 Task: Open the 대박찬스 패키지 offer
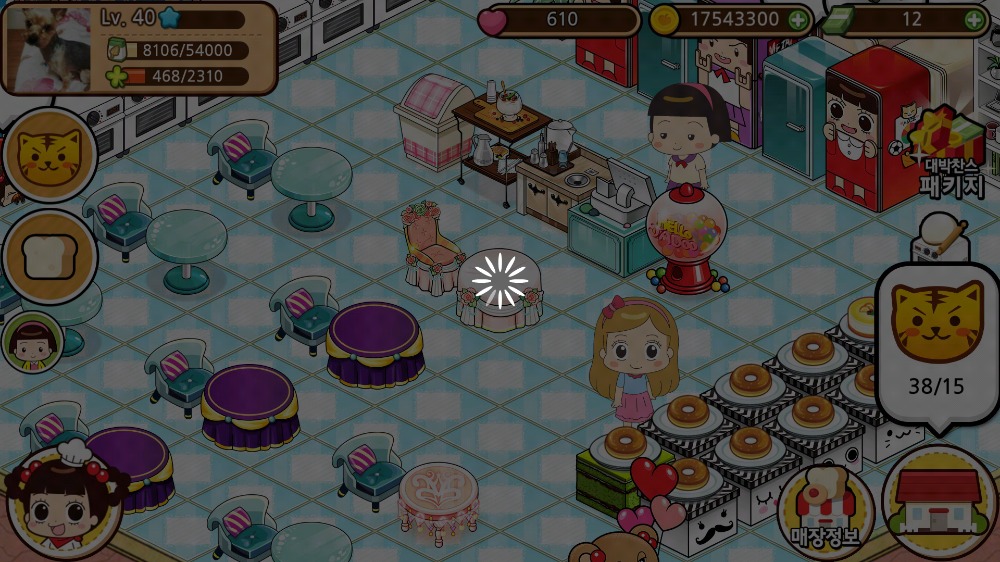(946, 156)
